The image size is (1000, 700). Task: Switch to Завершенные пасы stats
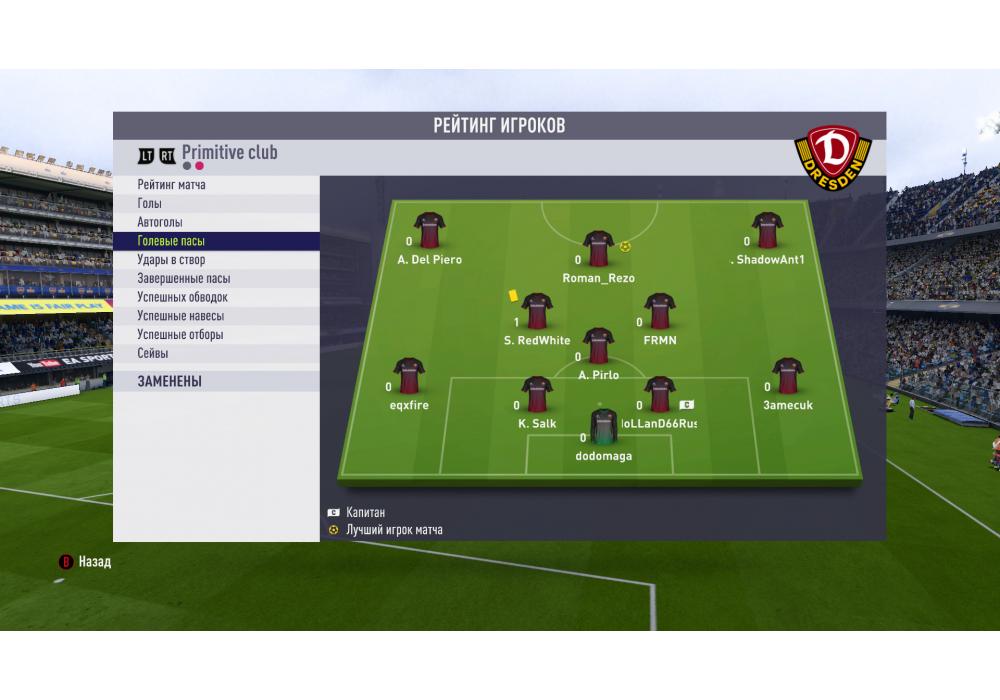click(x=184, y=279)
